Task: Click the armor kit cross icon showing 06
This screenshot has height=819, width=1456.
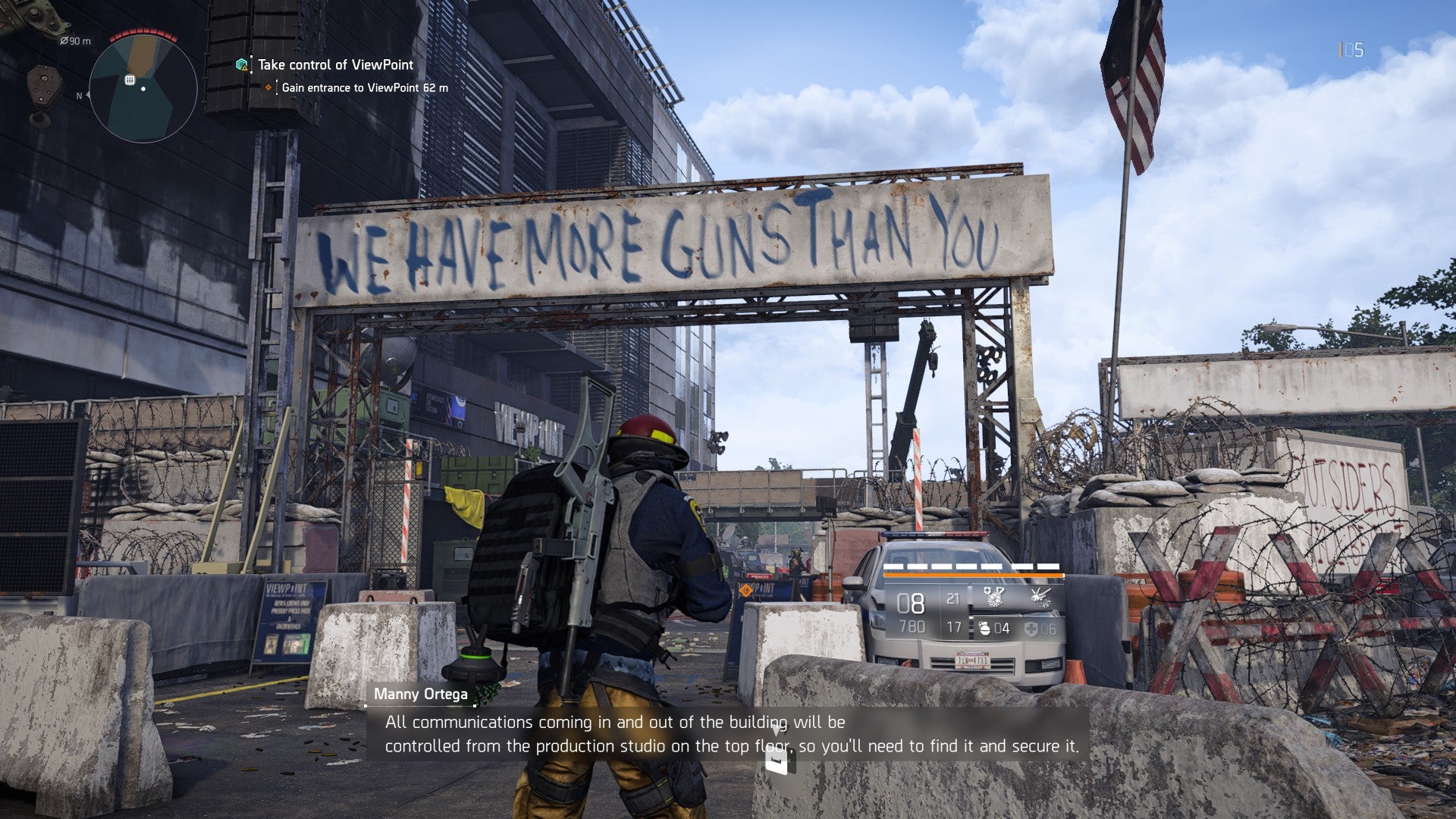Action: coord(1032,628)
